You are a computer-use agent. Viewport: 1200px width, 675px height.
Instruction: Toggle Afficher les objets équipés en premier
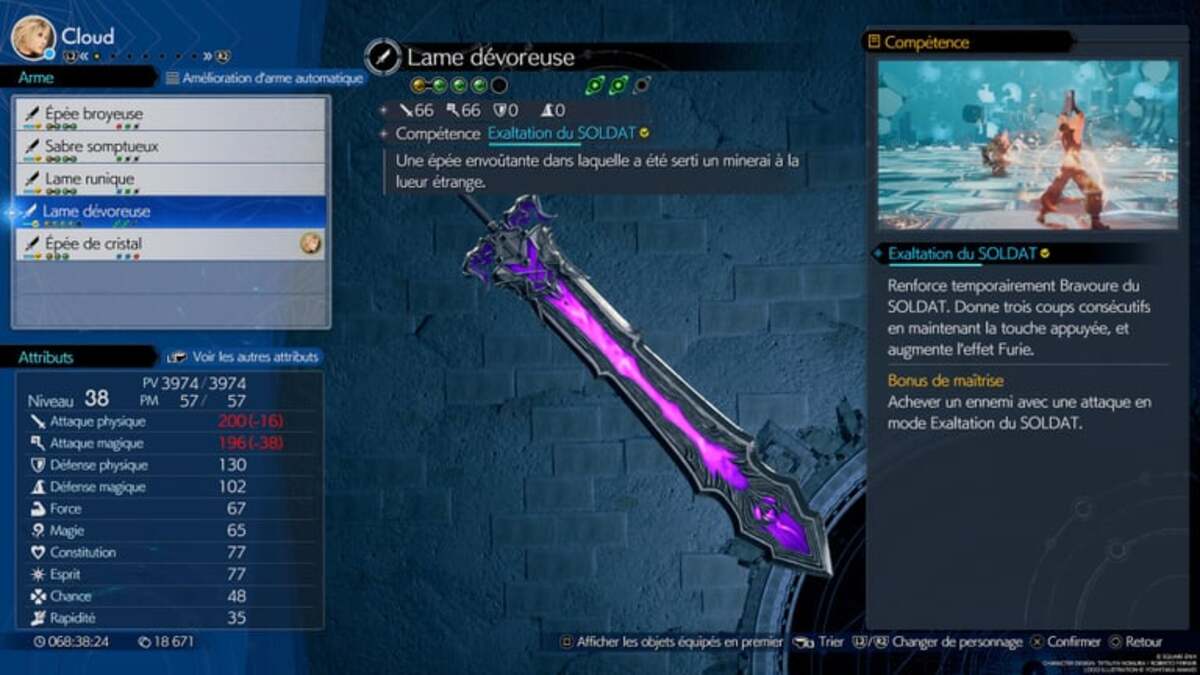pyautogui.click(x=670, y=642)
